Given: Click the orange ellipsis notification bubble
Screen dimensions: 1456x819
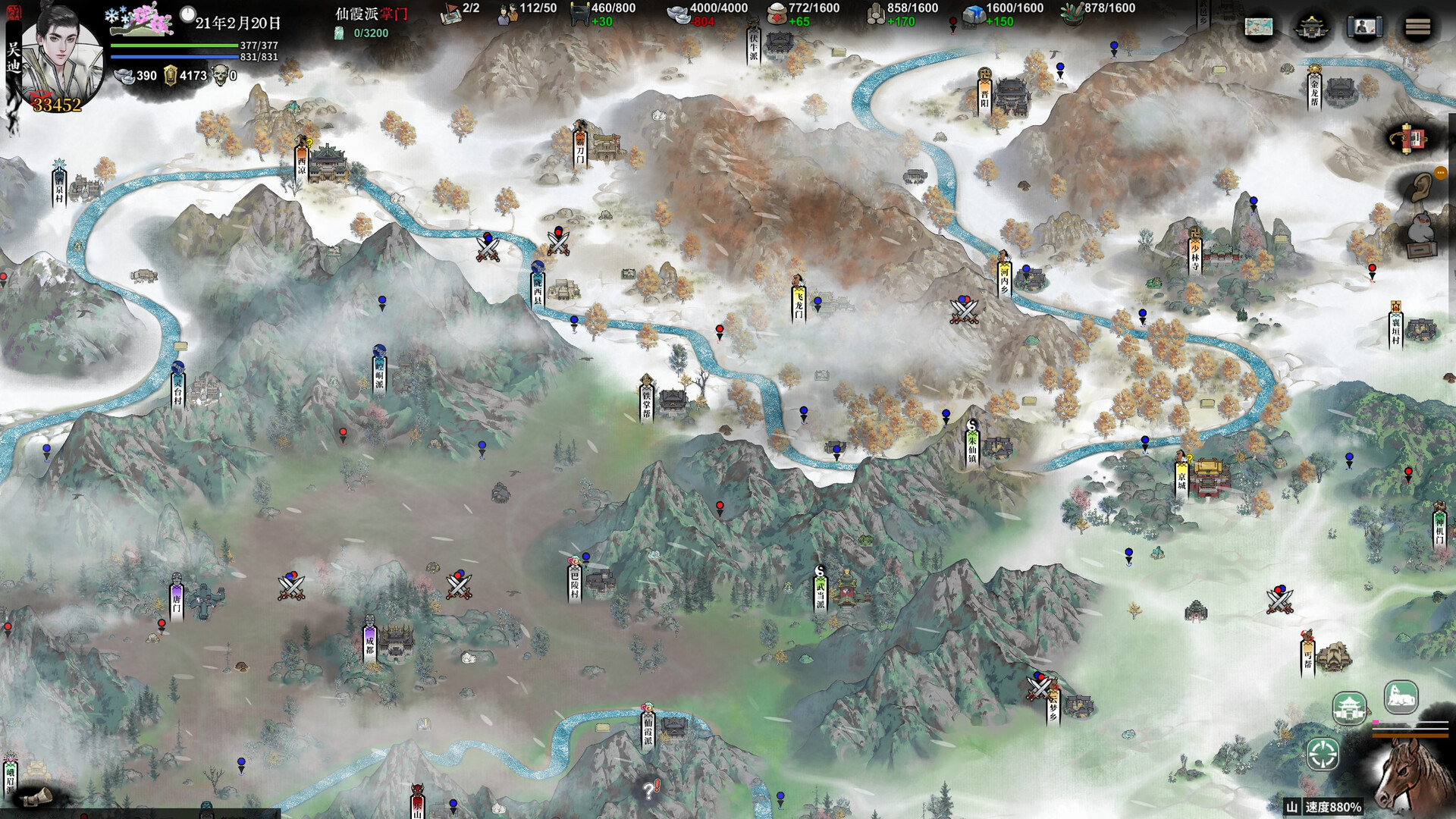Looking at the screenshot, I should tap(1440, 173).
